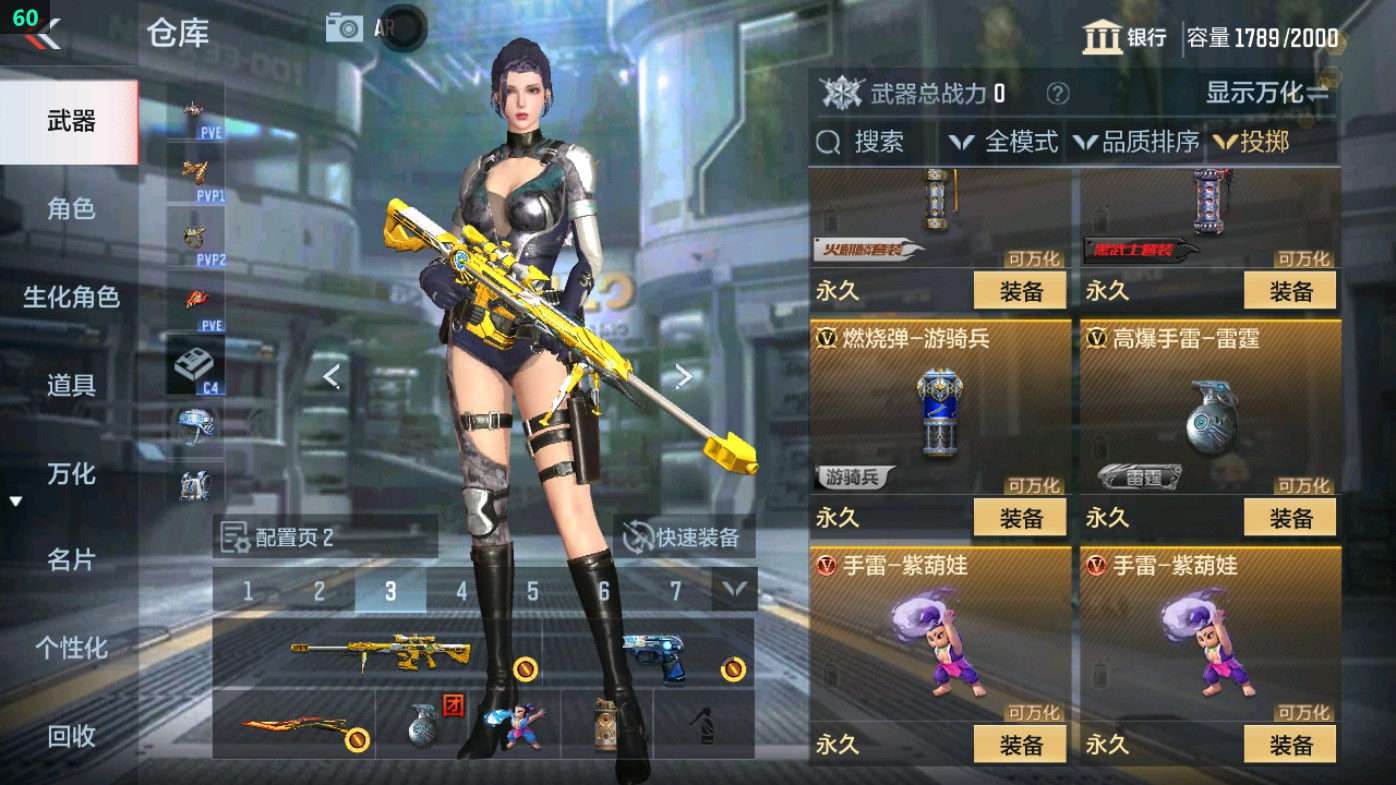1396x785 pixels.
Task: Click the search magnifier icon
Action: click(x=829, y=142)
